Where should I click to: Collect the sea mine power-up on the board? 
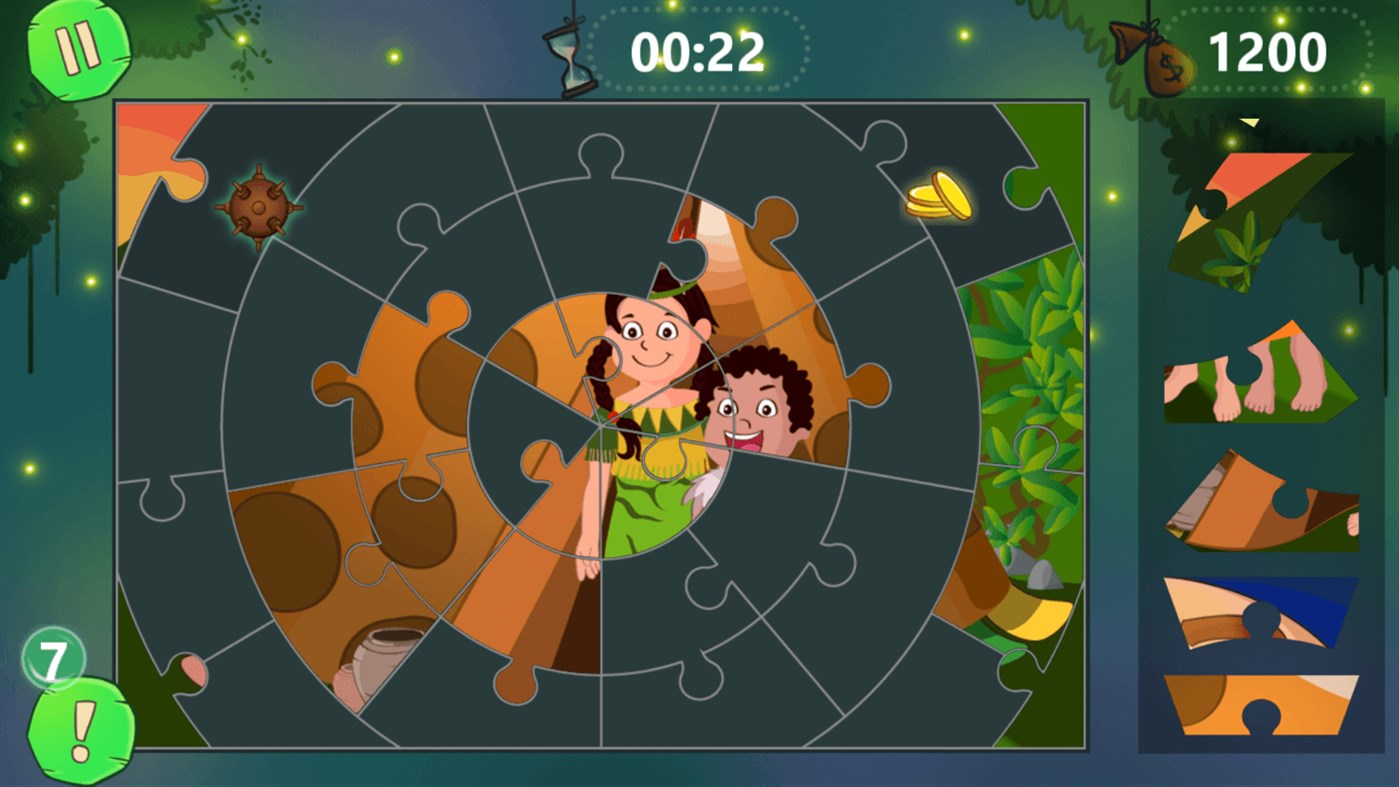click(x=259, y=209)
